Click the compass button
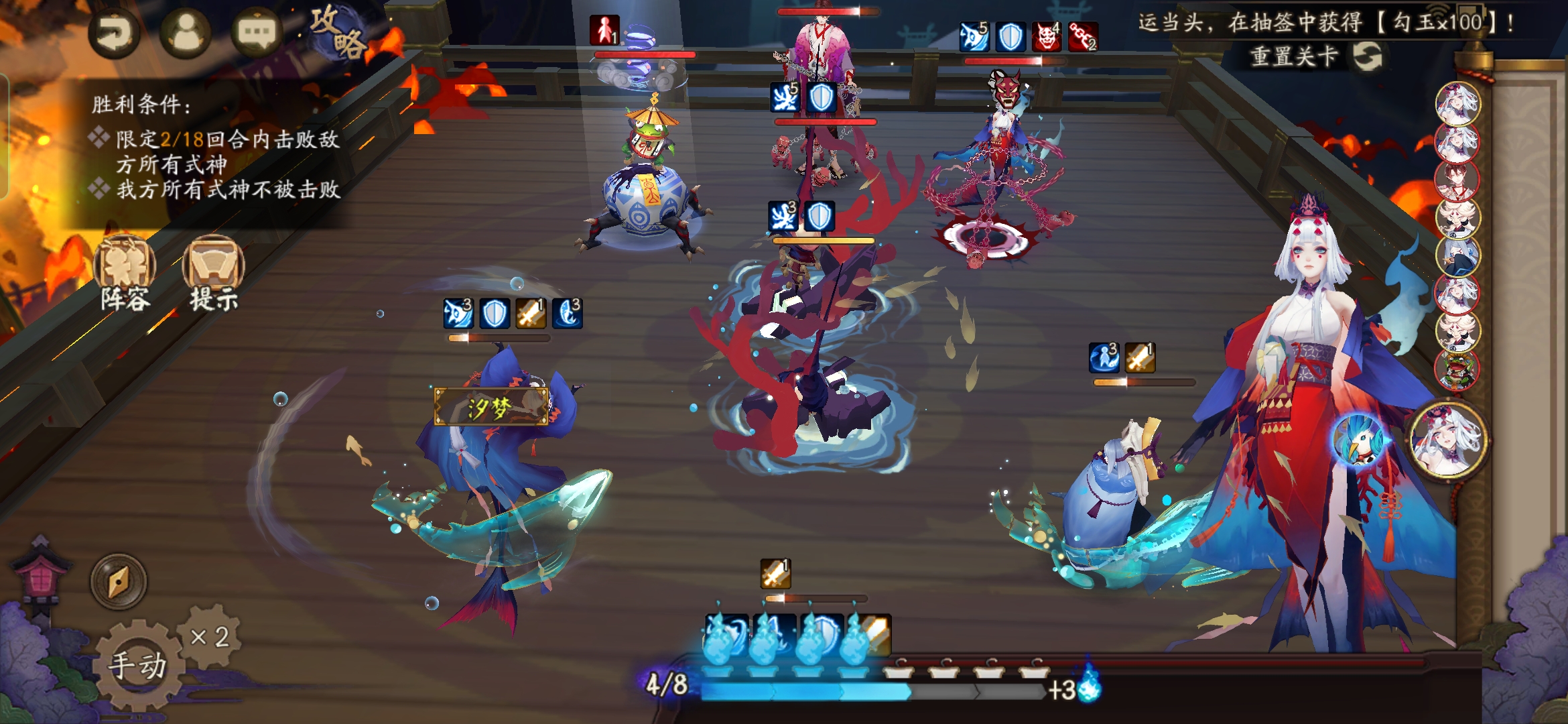 click(x=119, y=581)
